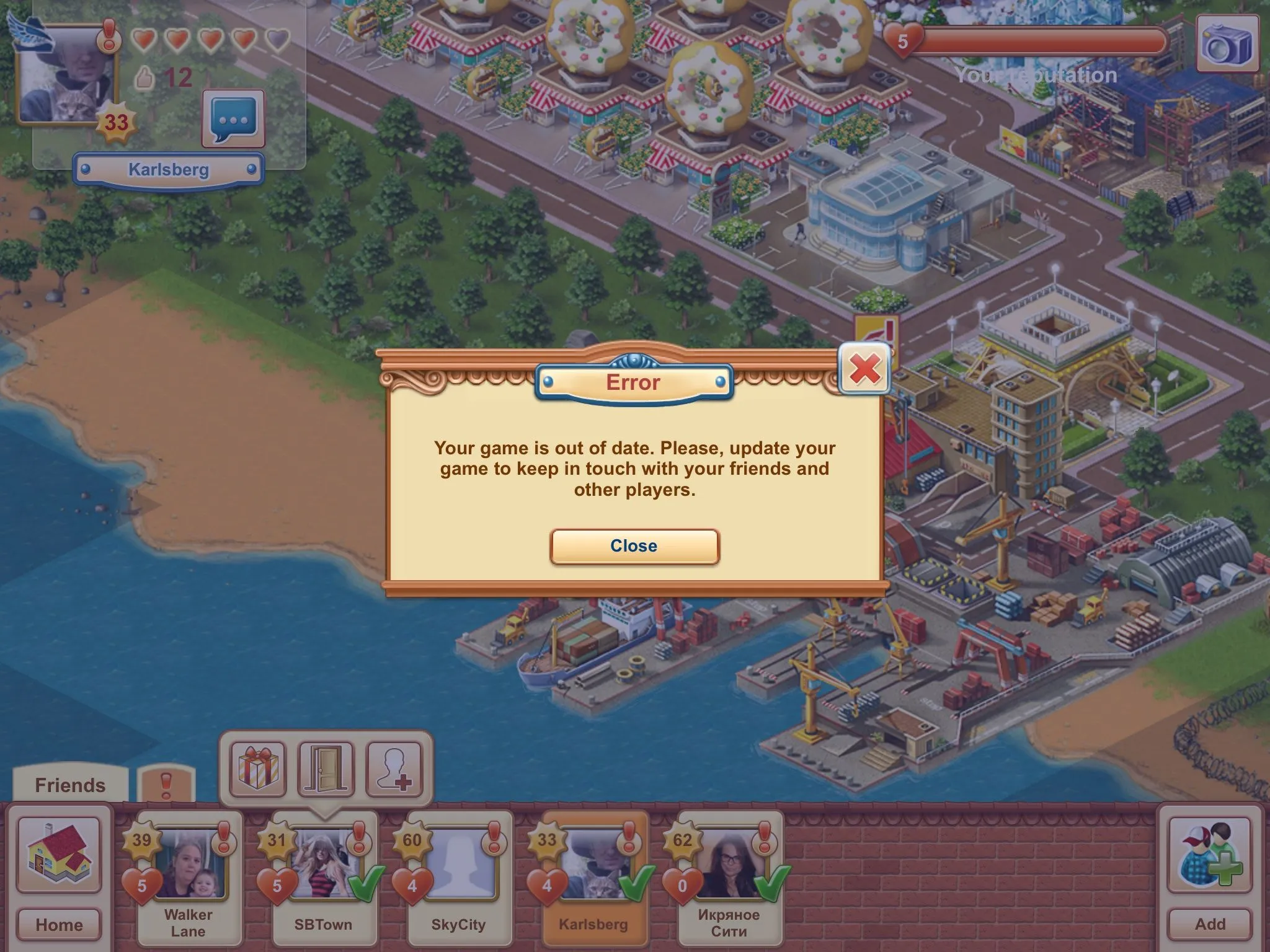Image resolution: width=1270 pixels, height=952 pixels.
Task: Click the Karlsberg town name plate
Action: click(x=169, y=169)
